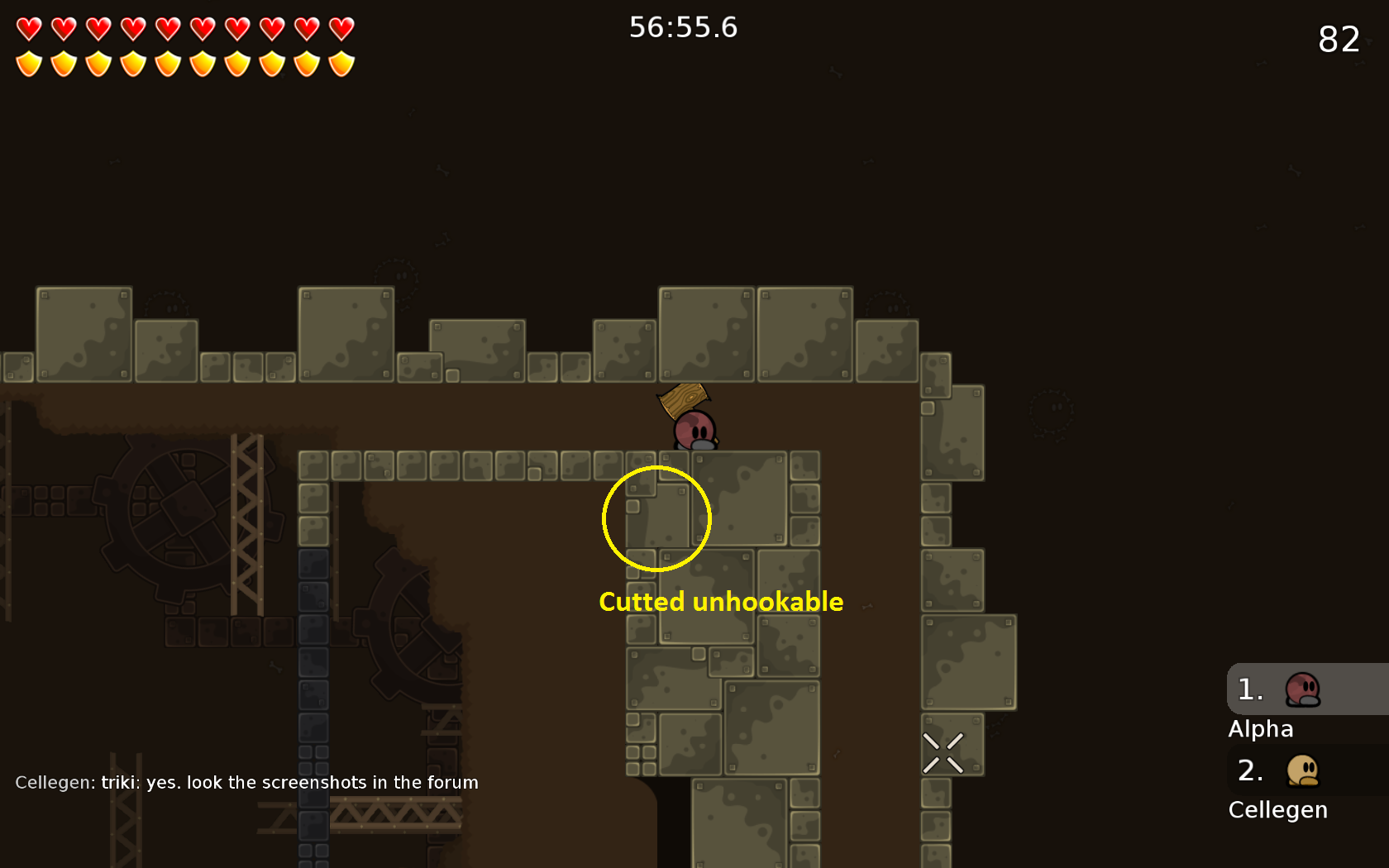
Task: Click the first red heart icon
Action: click(x=27, y=29)
